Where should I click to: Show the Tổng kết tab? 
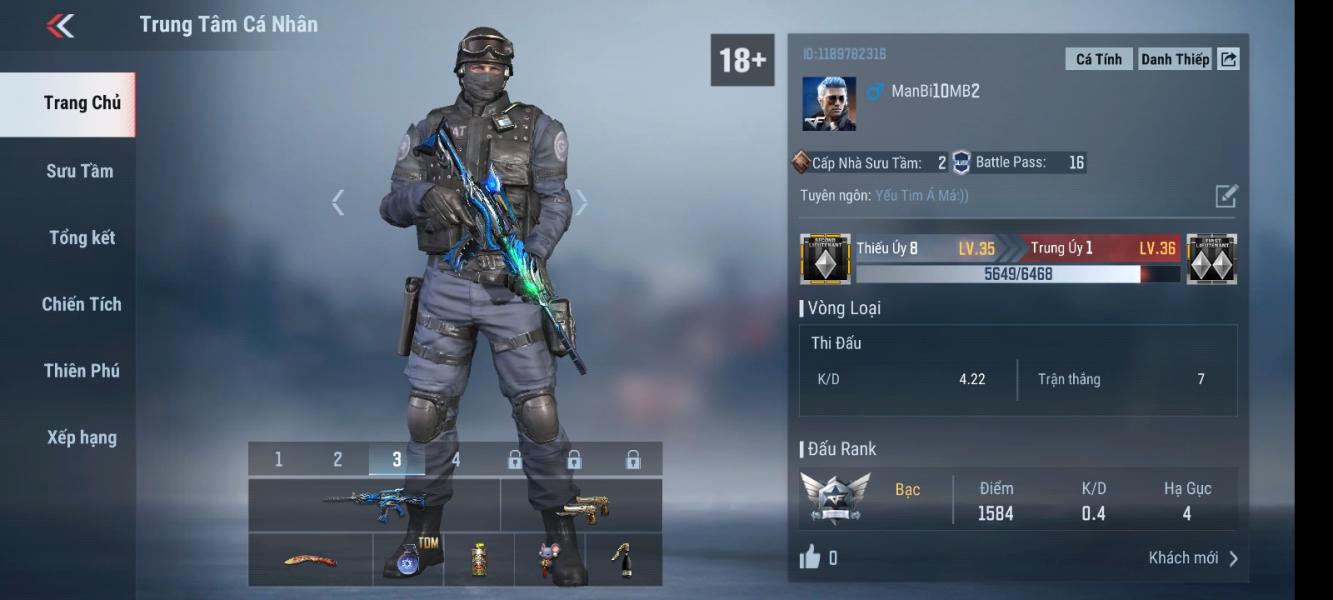click(81, 238)
